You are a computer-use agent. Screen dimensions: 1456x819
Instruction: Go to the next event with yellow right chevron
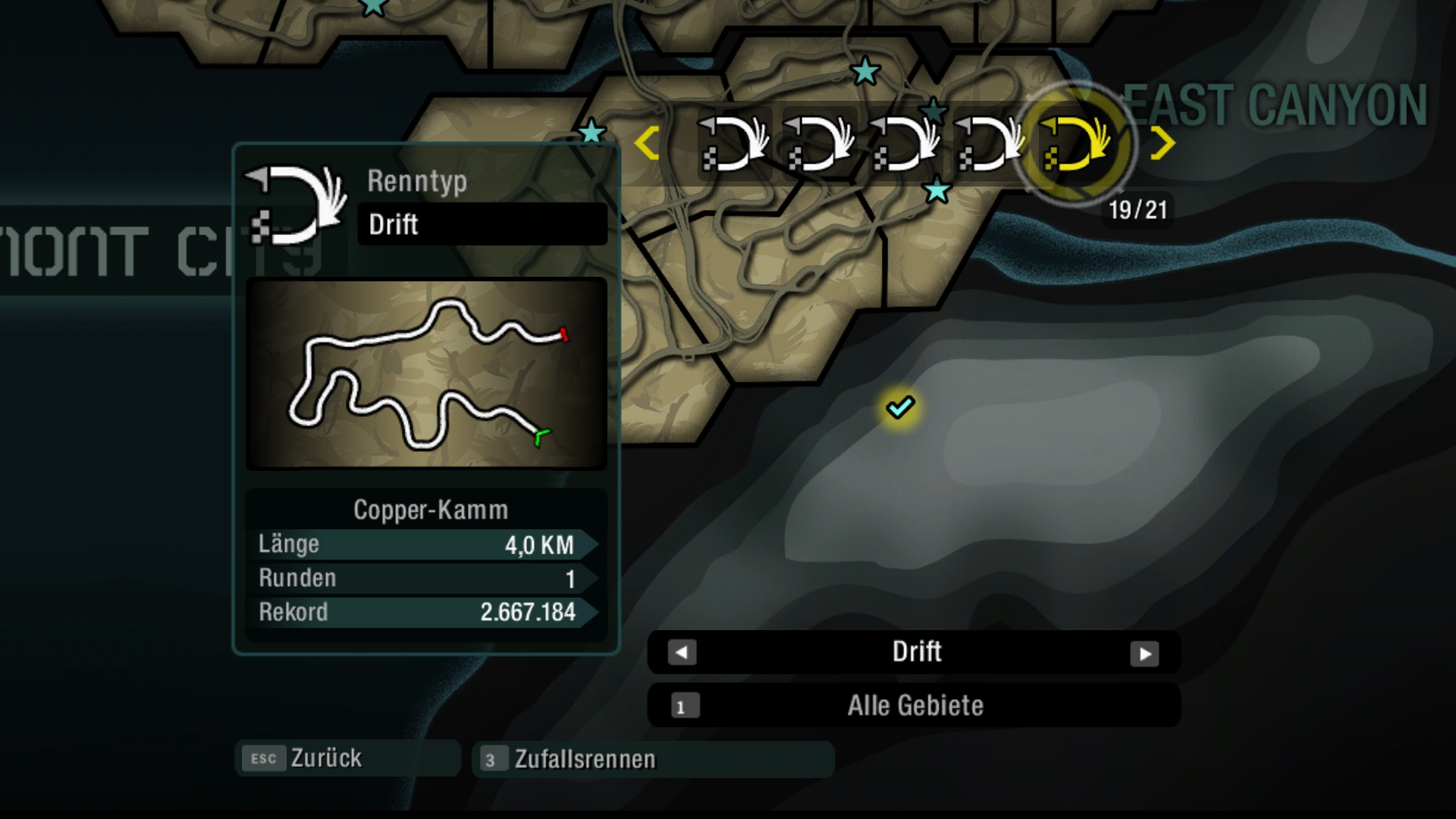point(1162,143)
